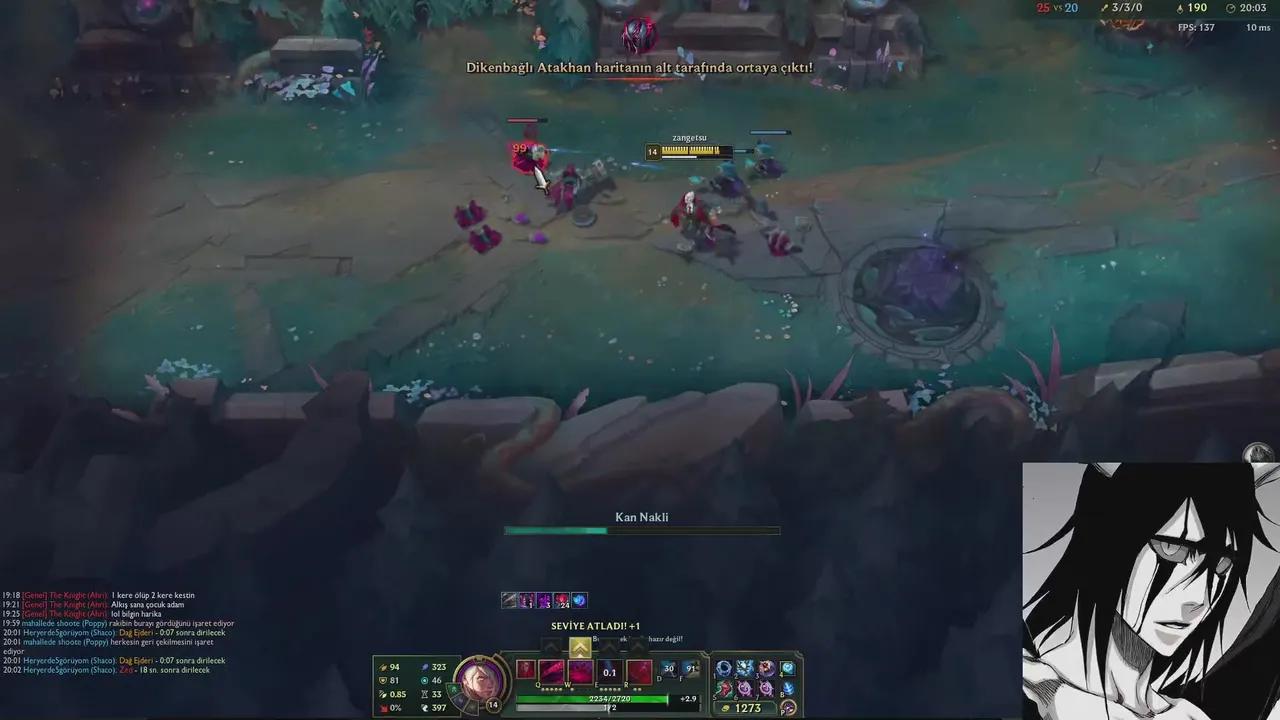Use the trinket in slot 4
The width and height of the screenshot is (1280, 720).
pos(787,669)
